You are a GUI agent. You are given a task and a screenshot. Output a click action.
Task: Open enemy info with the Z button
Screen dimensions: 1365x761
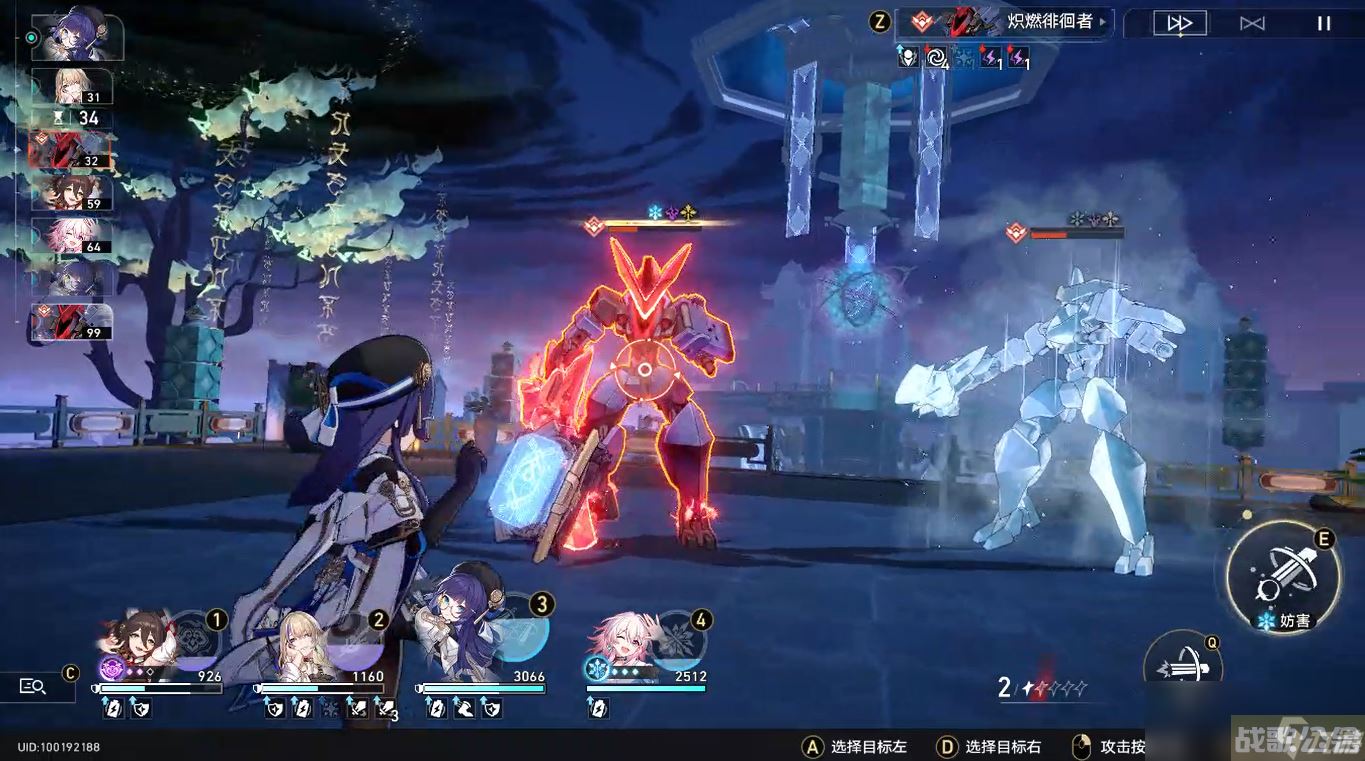(x=878, y=22)
